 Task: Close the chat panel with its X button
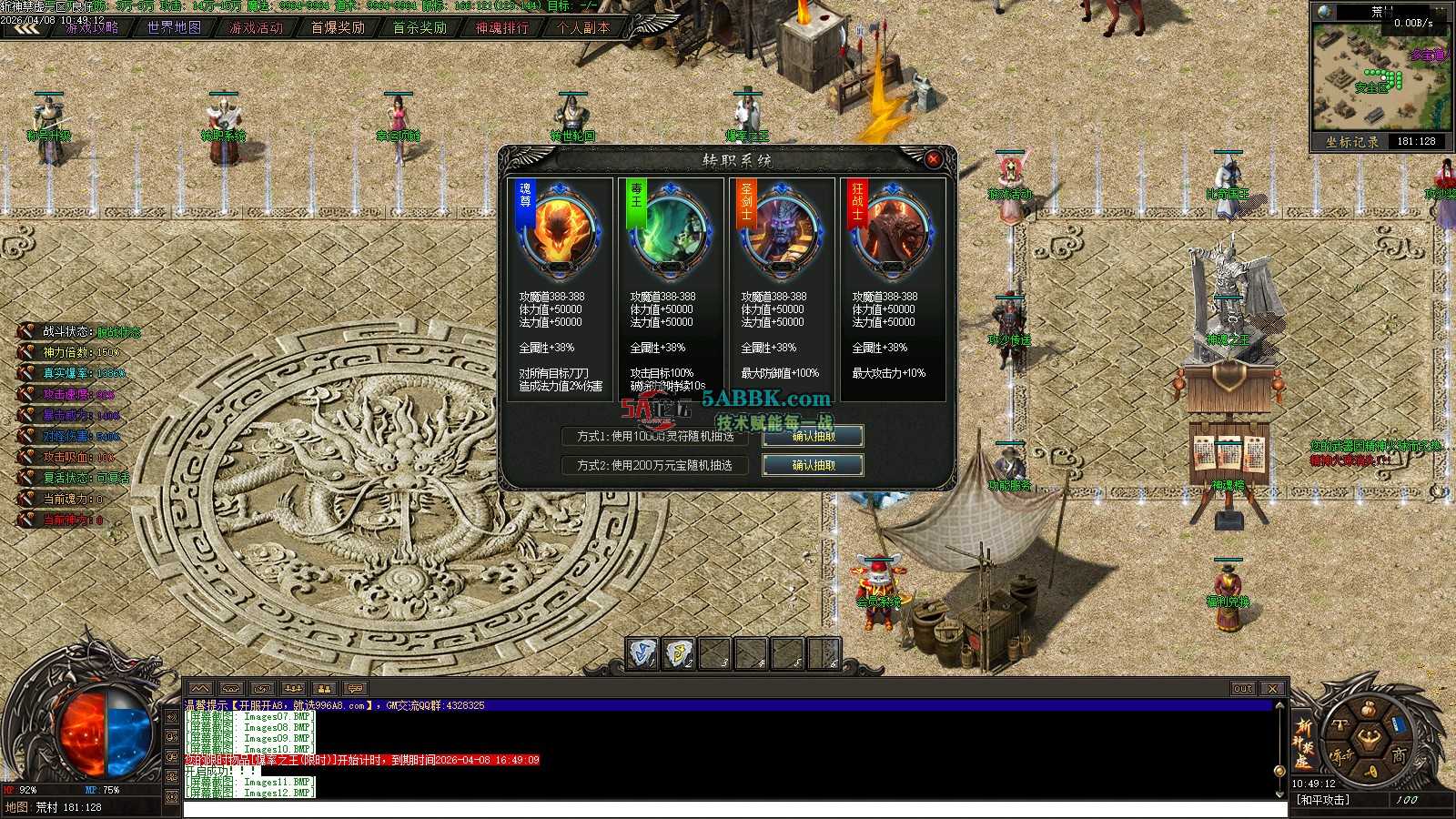tap(1272, 689)
